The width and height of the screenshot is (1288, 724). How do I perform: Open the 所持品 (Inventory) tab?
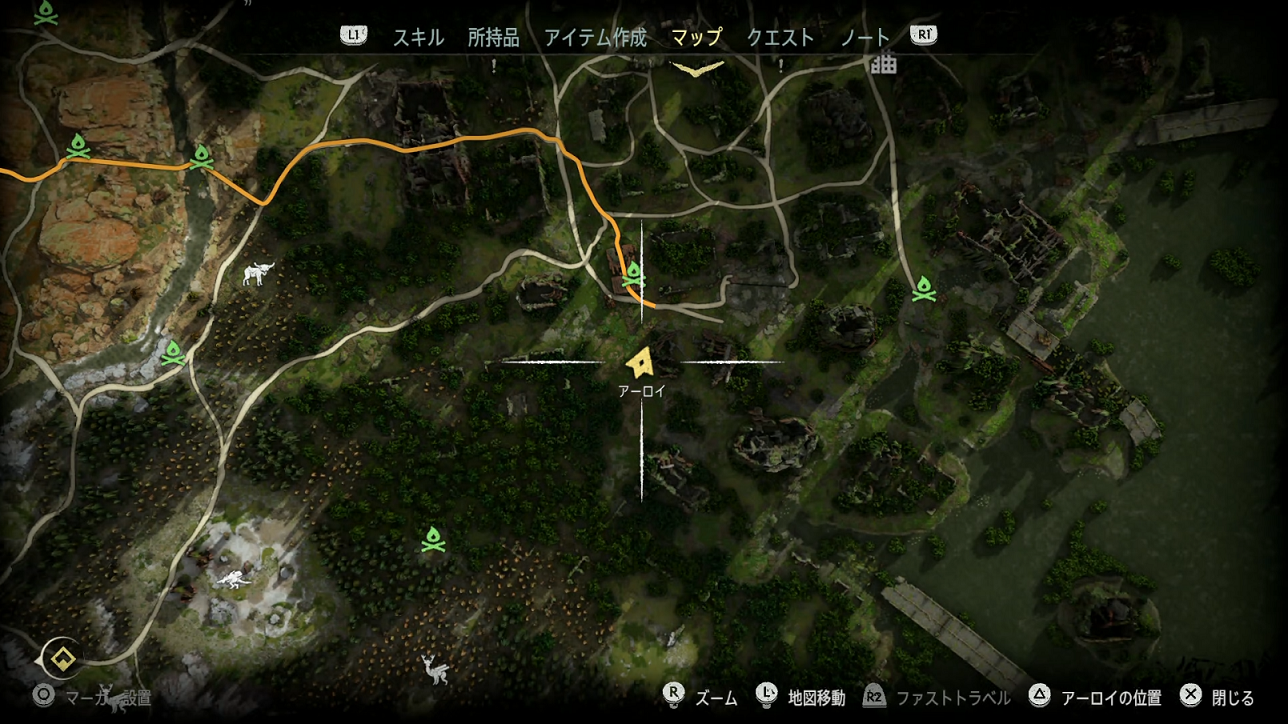(x=493, y=38)
